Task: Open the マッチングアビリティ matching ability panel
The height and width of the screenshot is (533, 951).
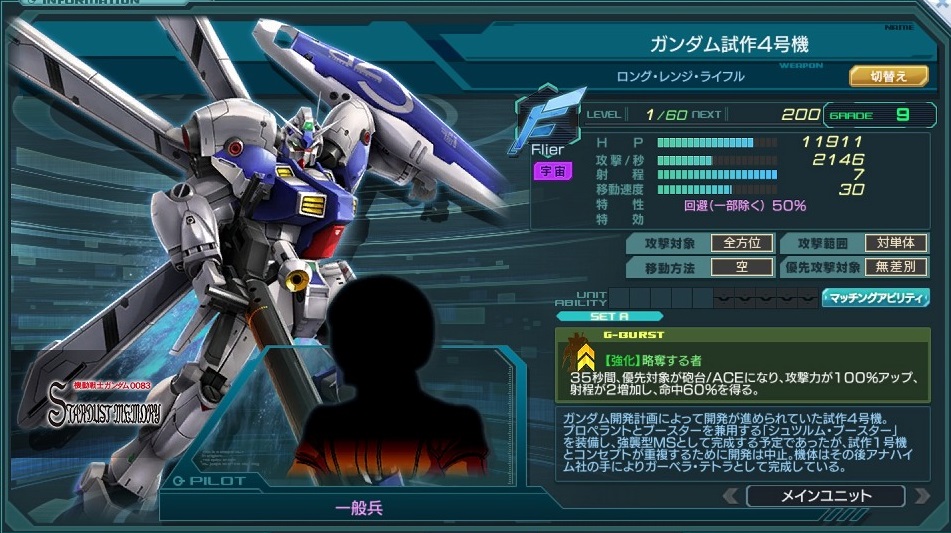Action: pyautogui.click(x=875, y=298)
